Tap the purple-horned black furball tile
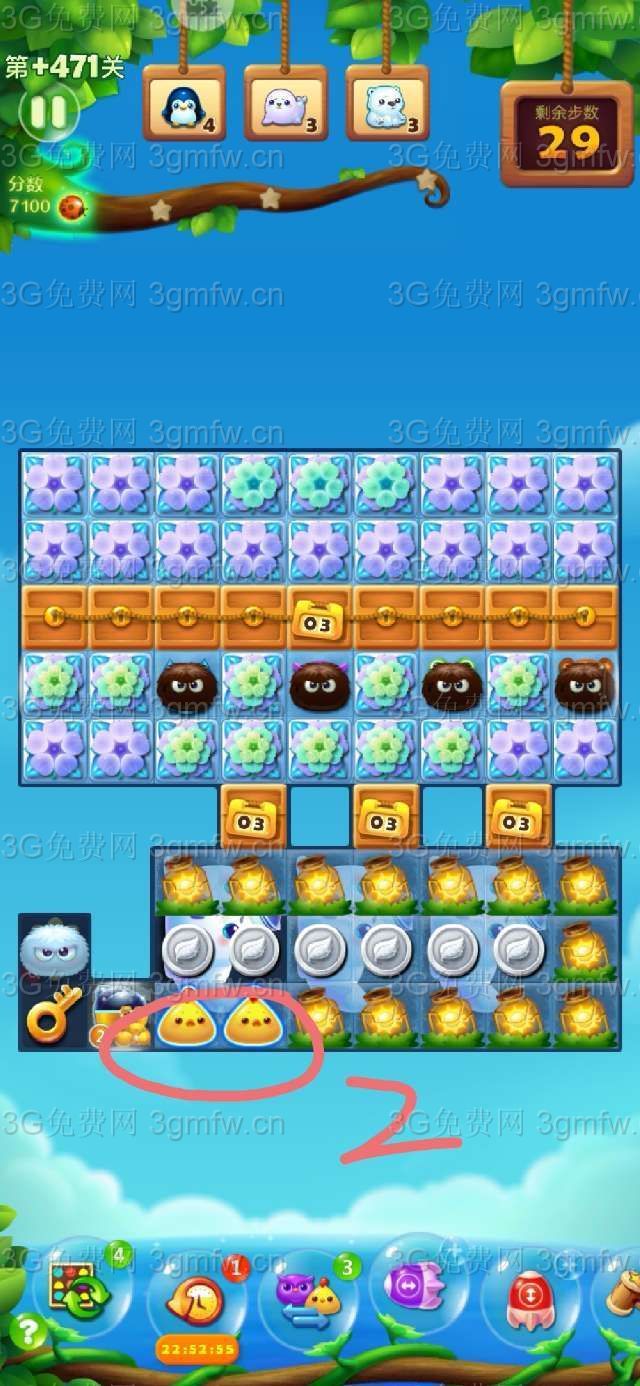 320,686
